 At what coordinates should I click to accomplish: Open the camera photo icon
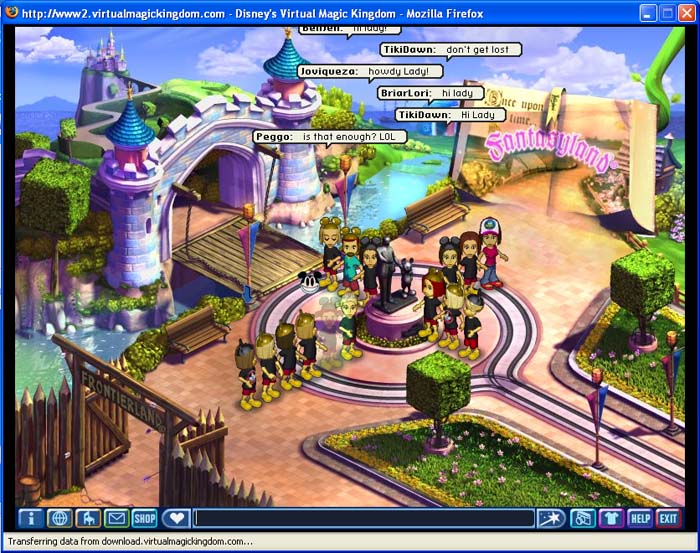coord(582,518)
